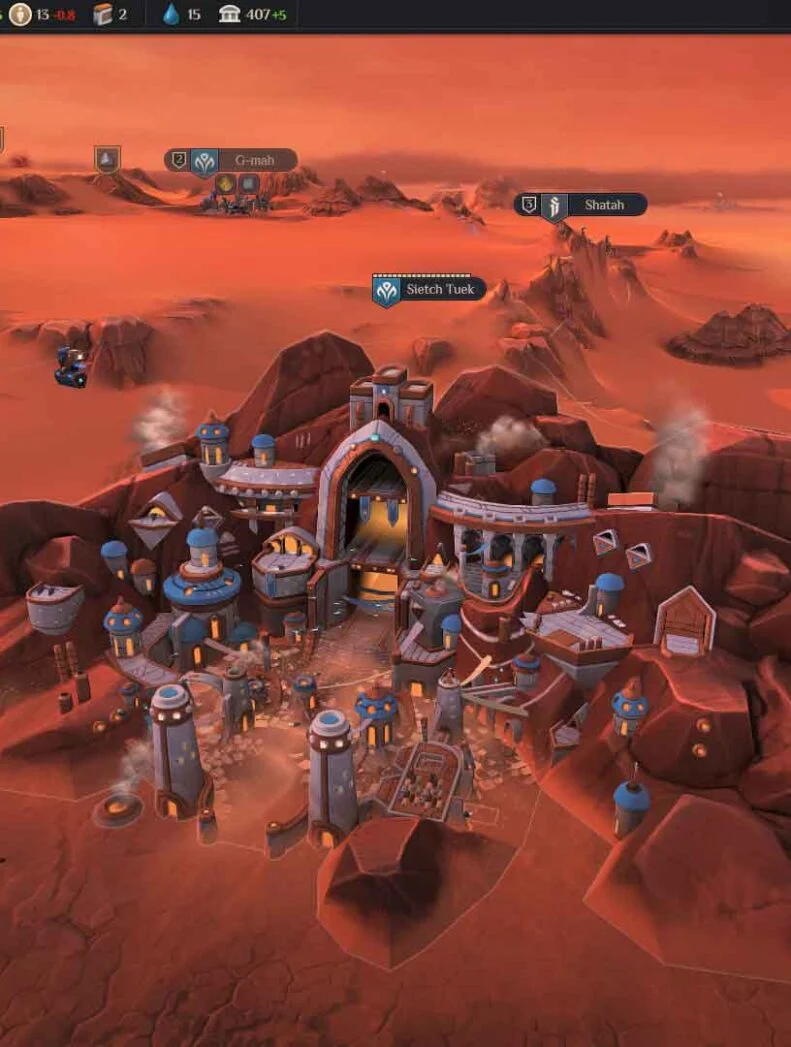
Task: Select the G-mah village label
Action: click(254, 160)
